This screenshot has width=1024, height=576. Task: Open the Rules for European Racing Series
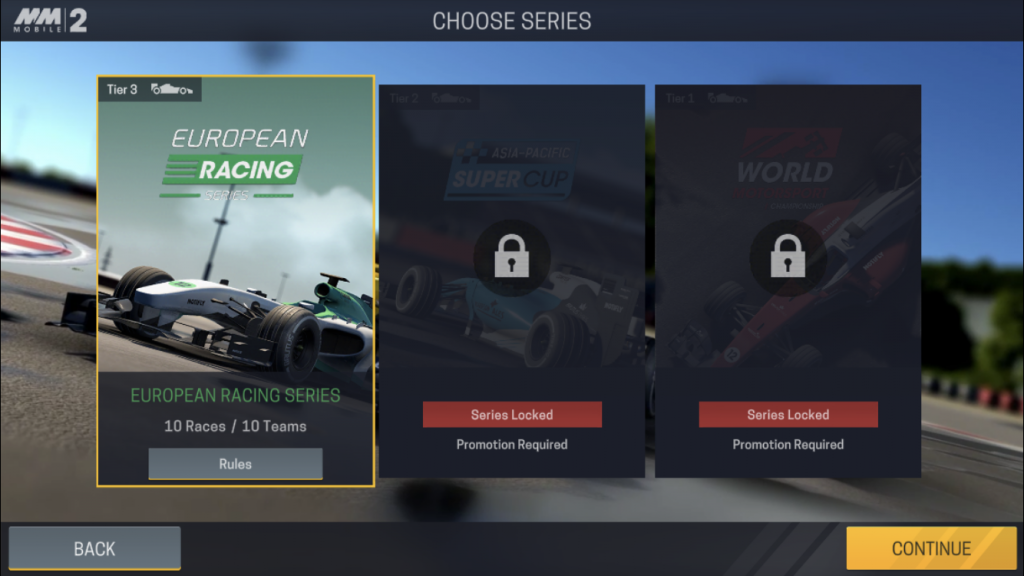pyautogui.click(x=236, y=464)
